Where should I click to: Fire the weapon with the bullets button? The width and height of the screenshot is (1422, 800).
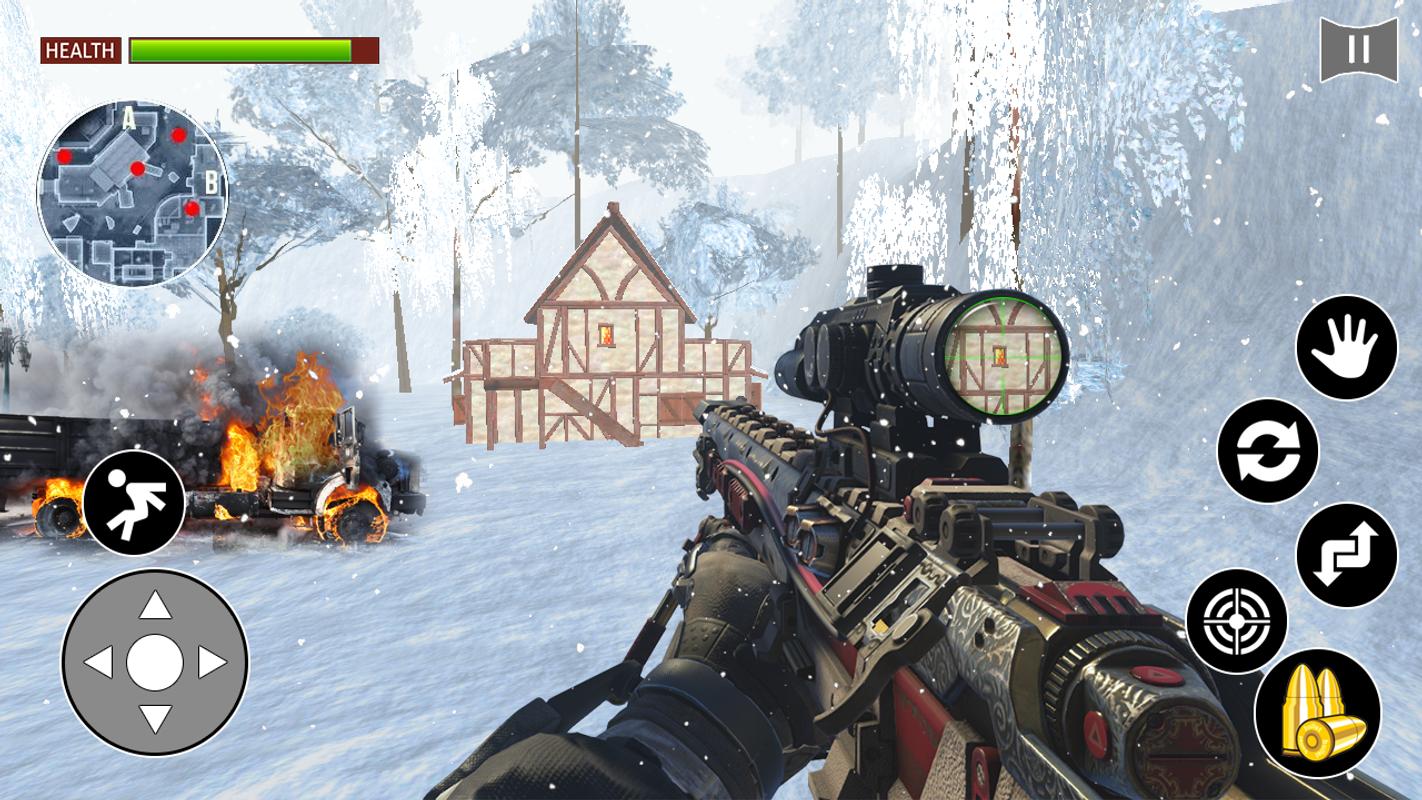(x=1317, y=713)
